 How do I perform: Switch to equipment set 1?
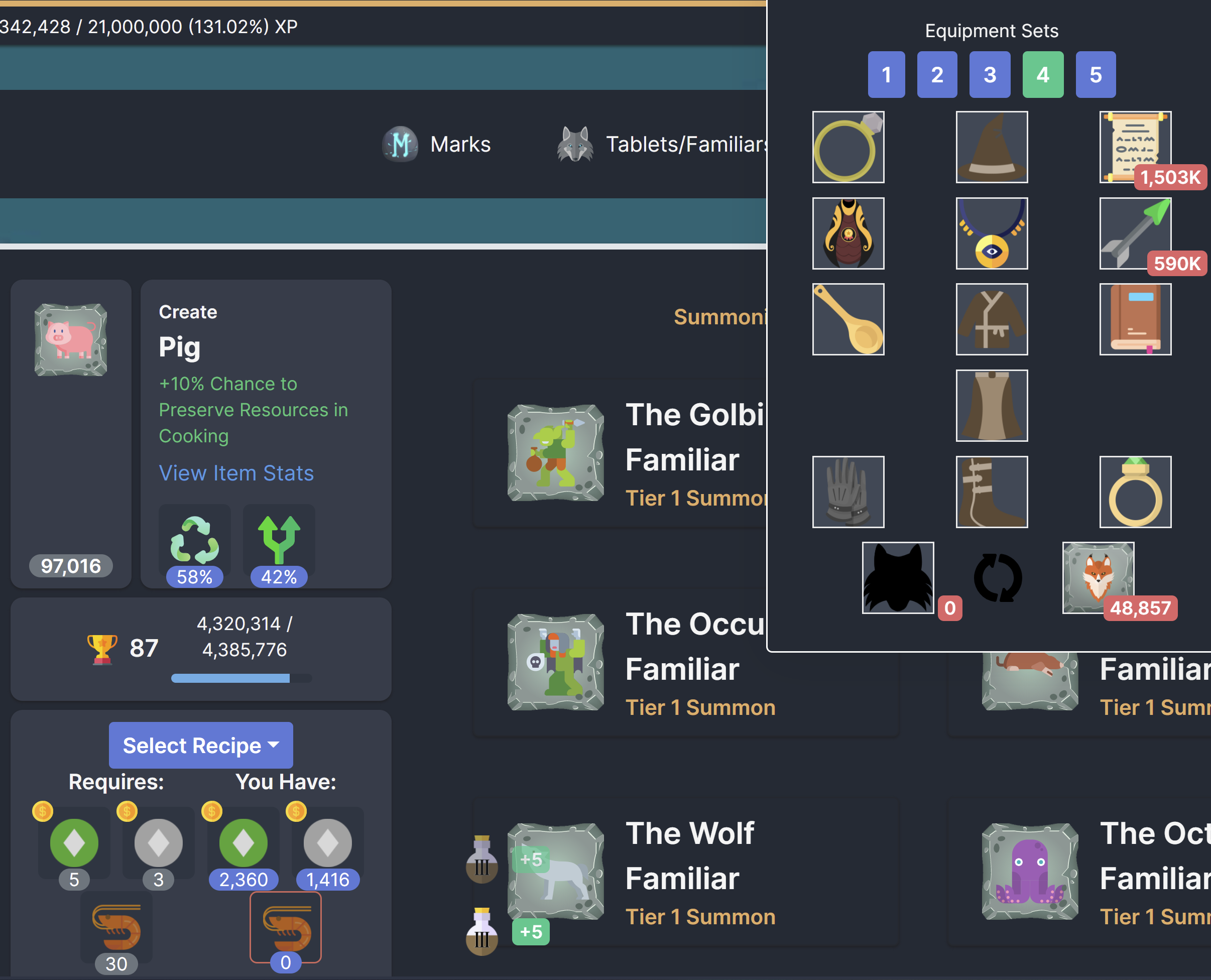coord(886,74)
